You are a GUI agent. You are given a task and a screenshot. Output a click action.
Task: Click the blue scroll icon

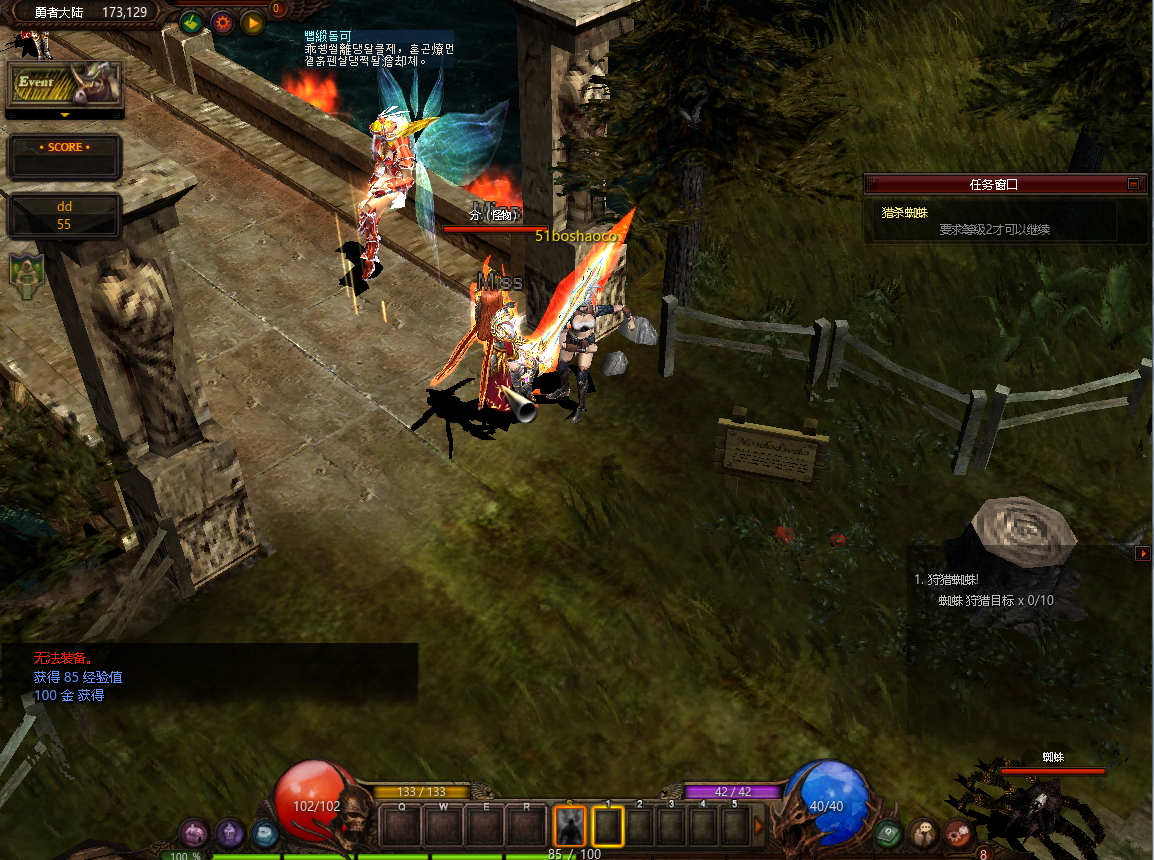264,832
